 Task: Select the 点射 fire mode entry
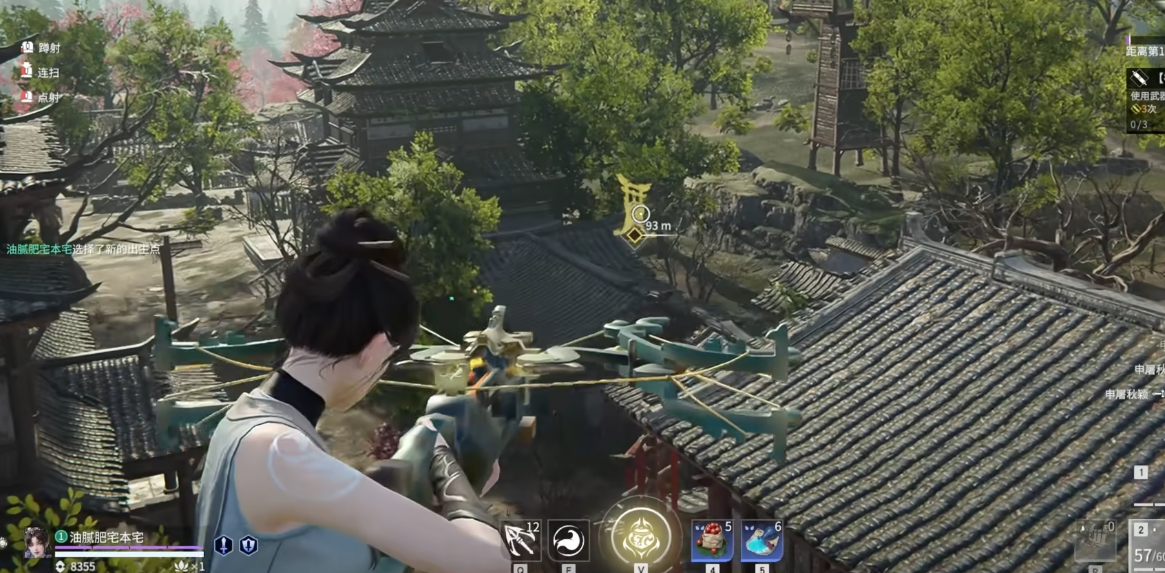(x=48, y=97)
